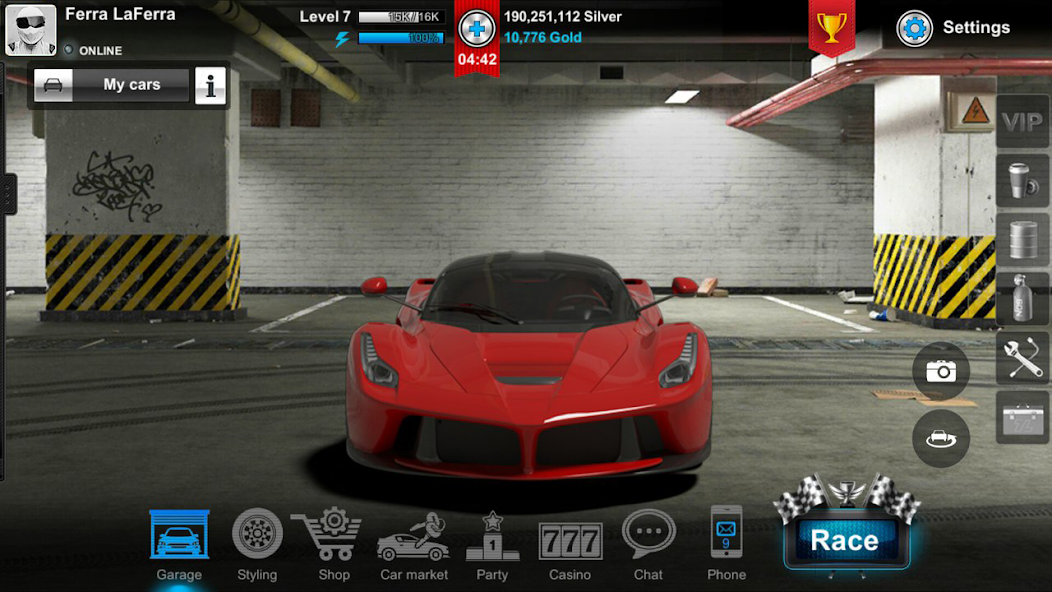1052x592 pixels.
Task: Select the coffee cup item icon
Action: coord(1022,181)
